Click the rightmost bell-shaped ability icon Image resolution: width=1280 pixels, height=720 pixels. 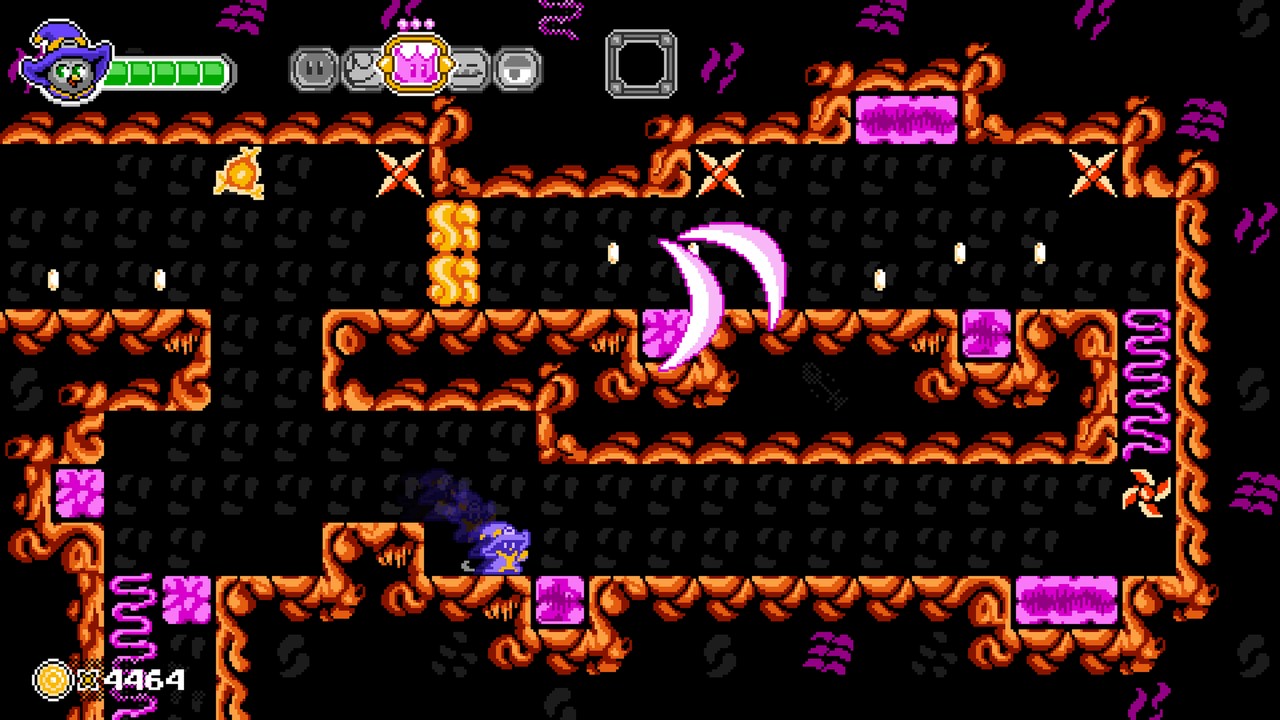[x=519, y=67]
